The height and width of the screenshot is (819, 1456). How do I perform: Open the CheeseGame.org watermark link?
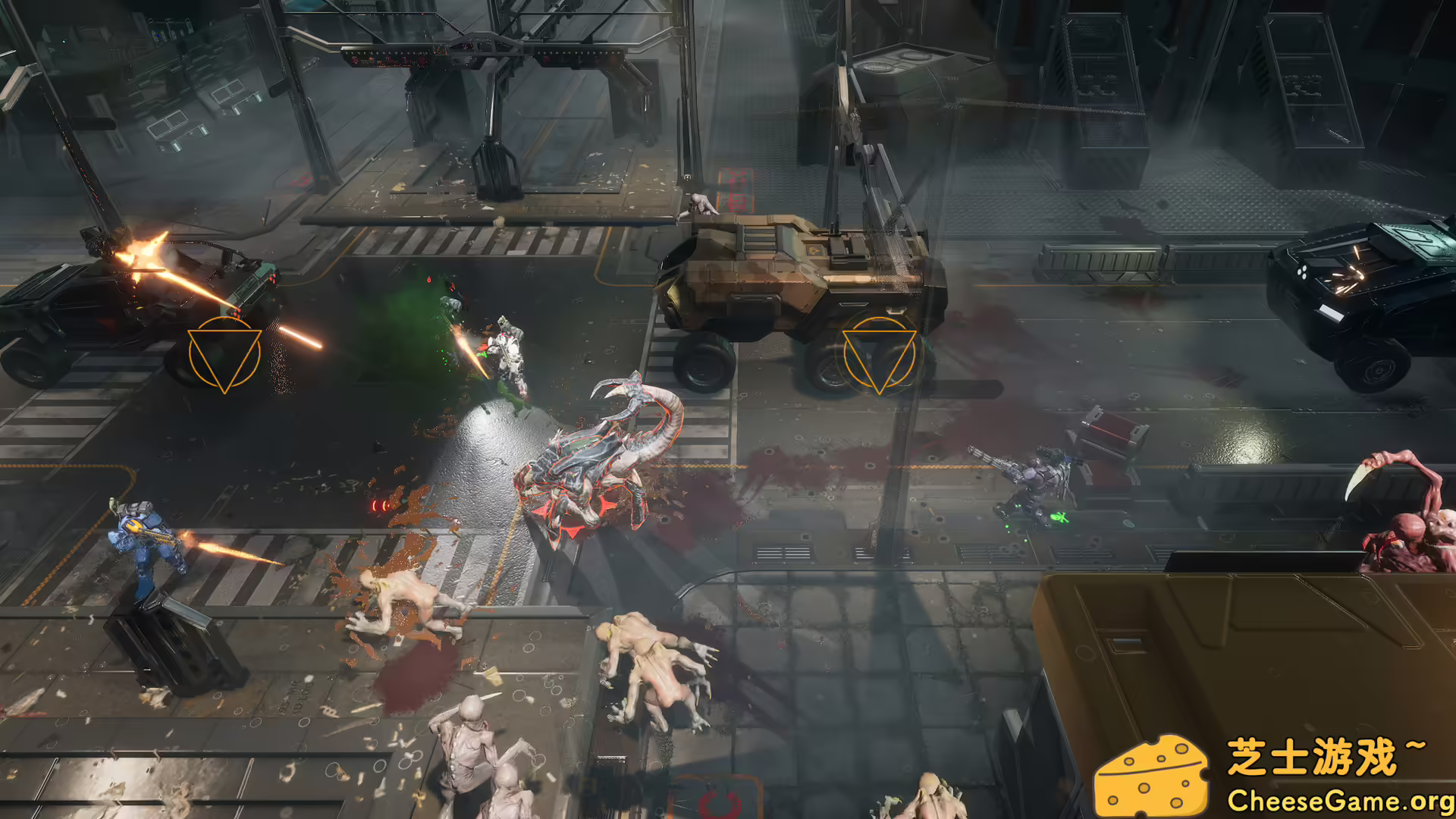point(1340,800)
